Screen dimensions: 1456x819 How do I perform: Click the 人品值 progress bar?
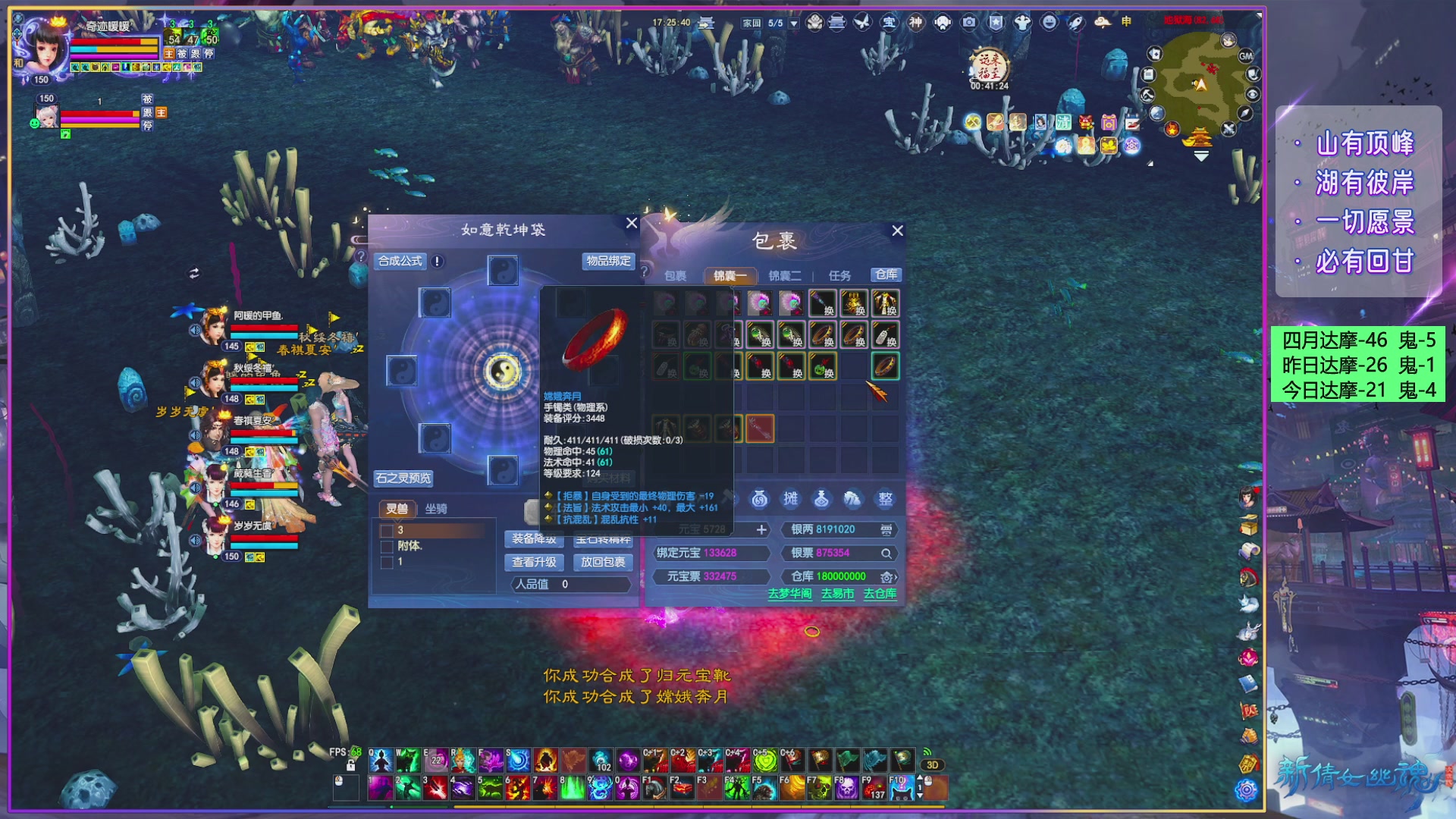[570, 585]
